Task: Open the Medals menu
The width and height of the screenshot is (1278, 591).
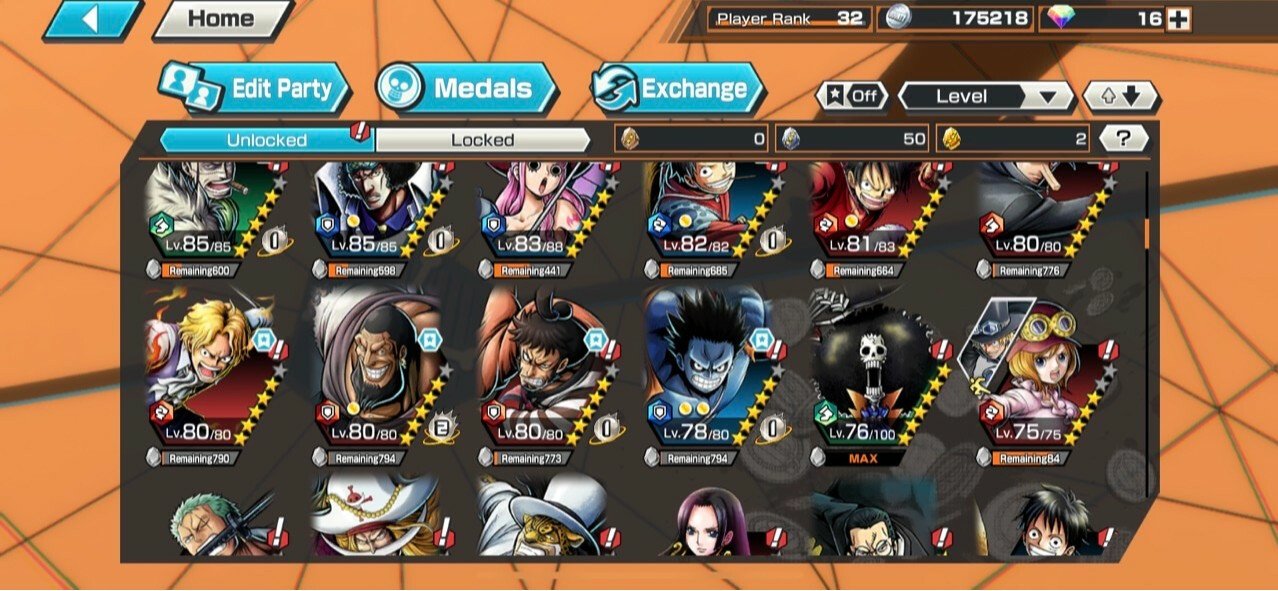Action: coord(467,89)
